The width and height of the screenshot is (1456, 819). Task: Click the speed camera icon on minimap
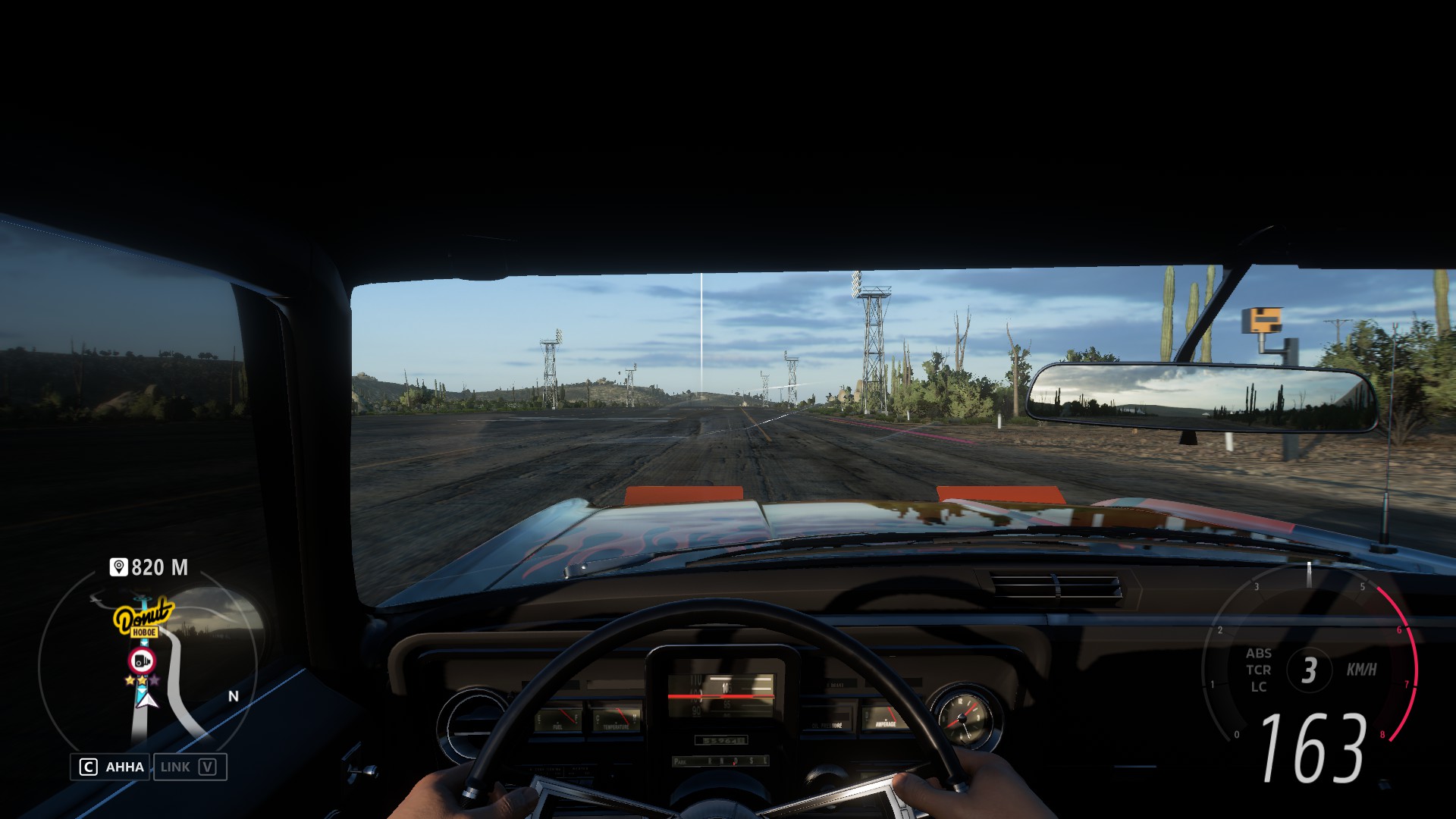142,661
